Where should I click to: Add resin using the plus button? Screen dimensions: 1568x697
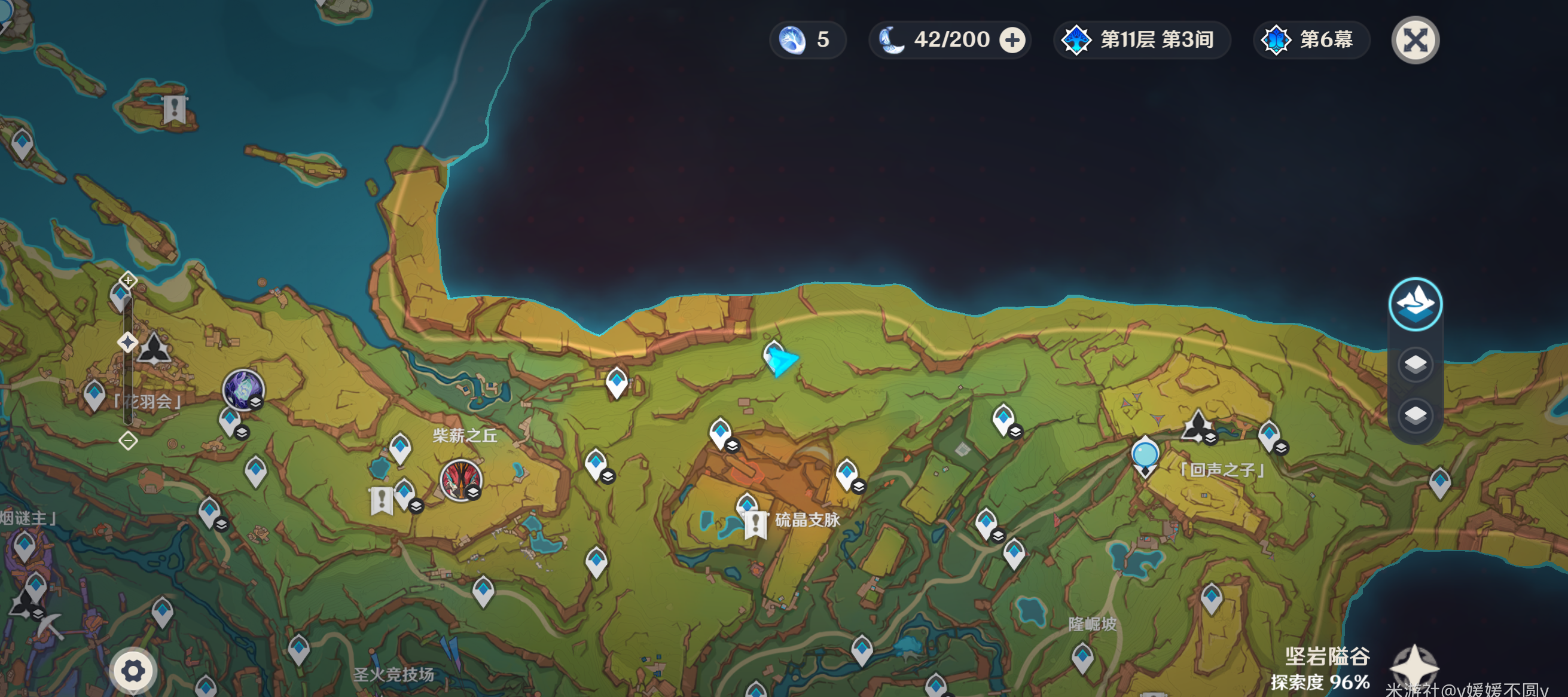click(1012, 41)
